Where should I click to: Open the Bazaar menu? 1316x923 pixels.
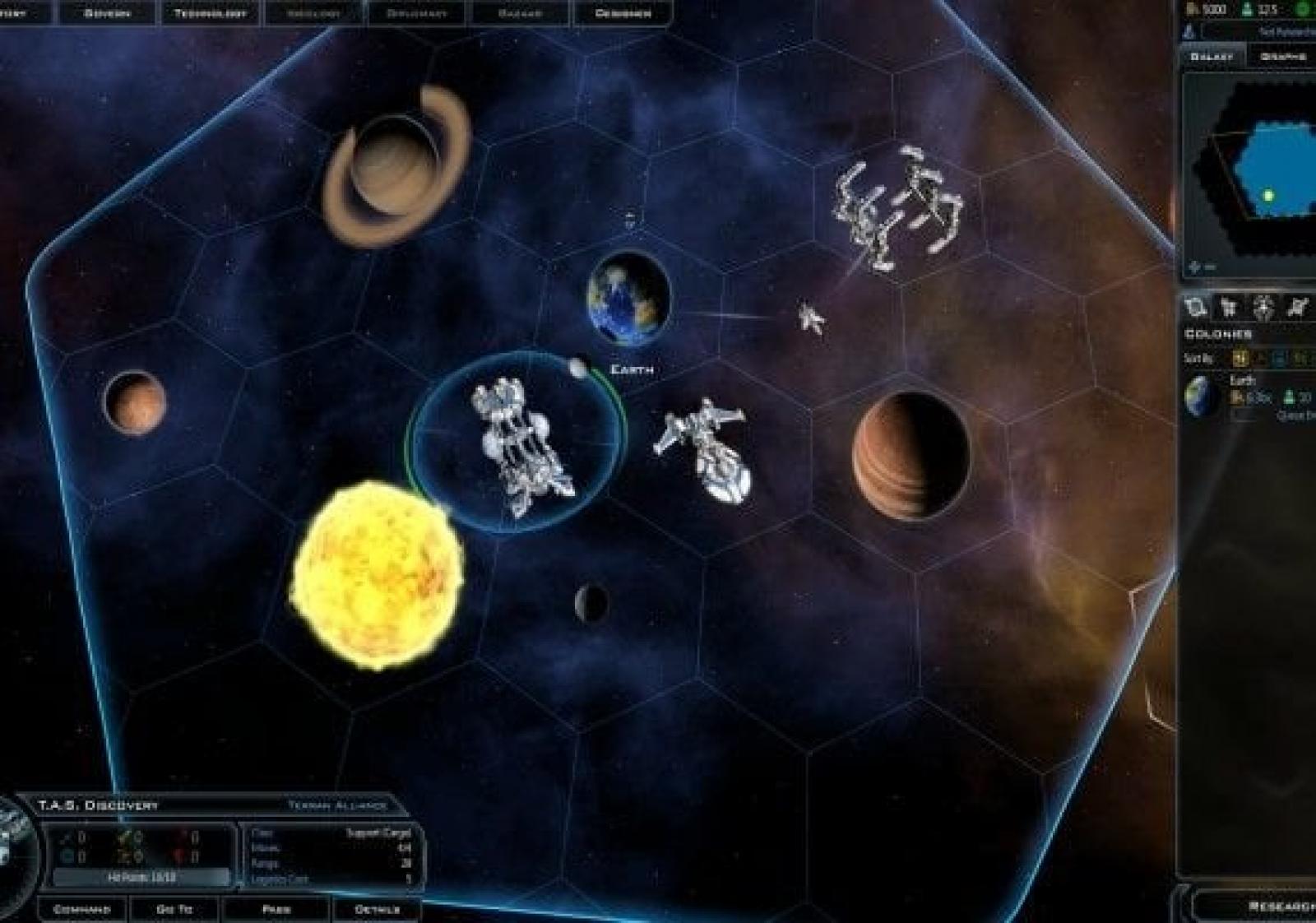(x=520, y=13)
